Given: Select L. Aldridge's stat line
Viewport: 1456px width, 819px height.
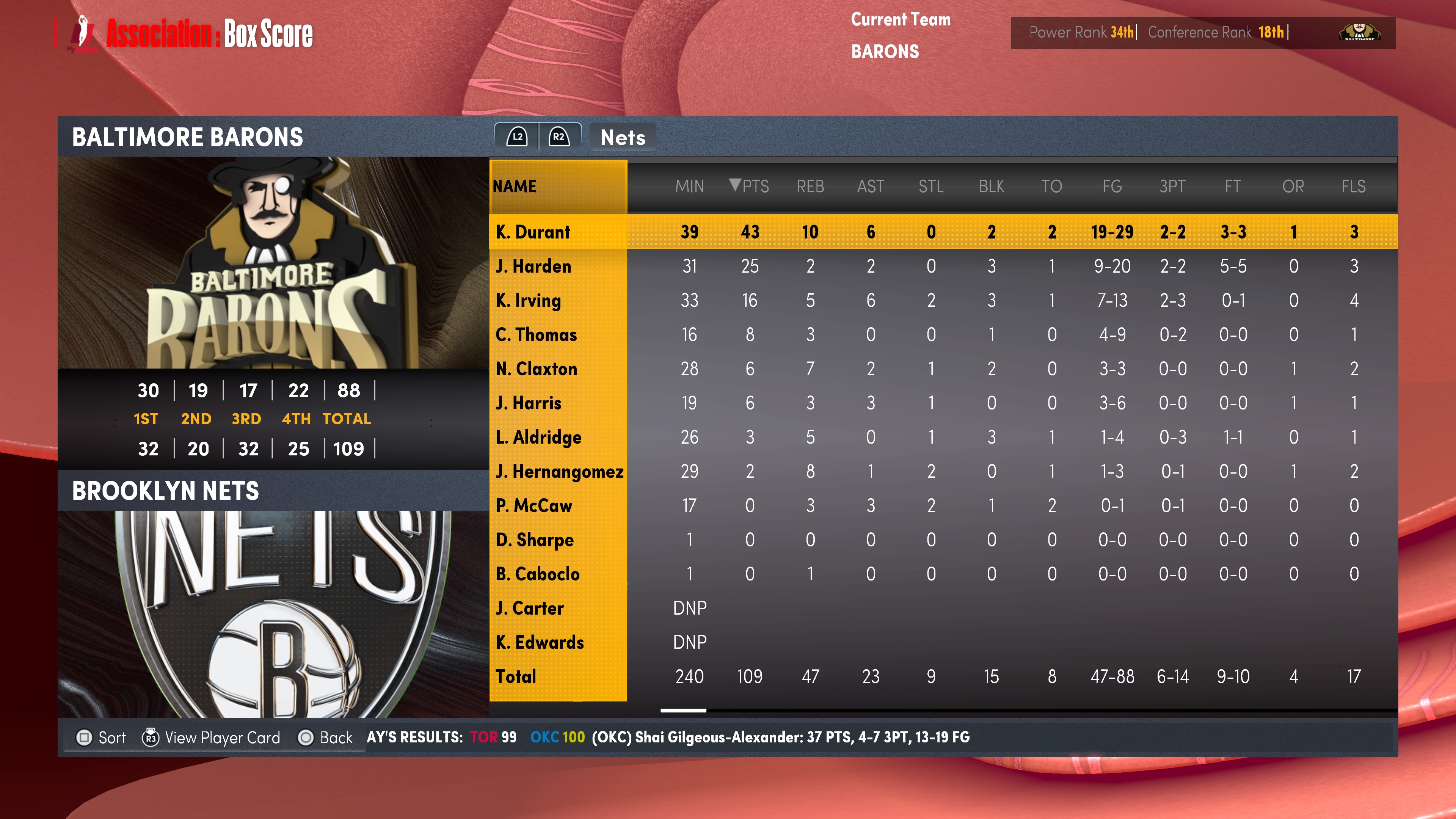Looking at the screenshot, I should (538, 437).
